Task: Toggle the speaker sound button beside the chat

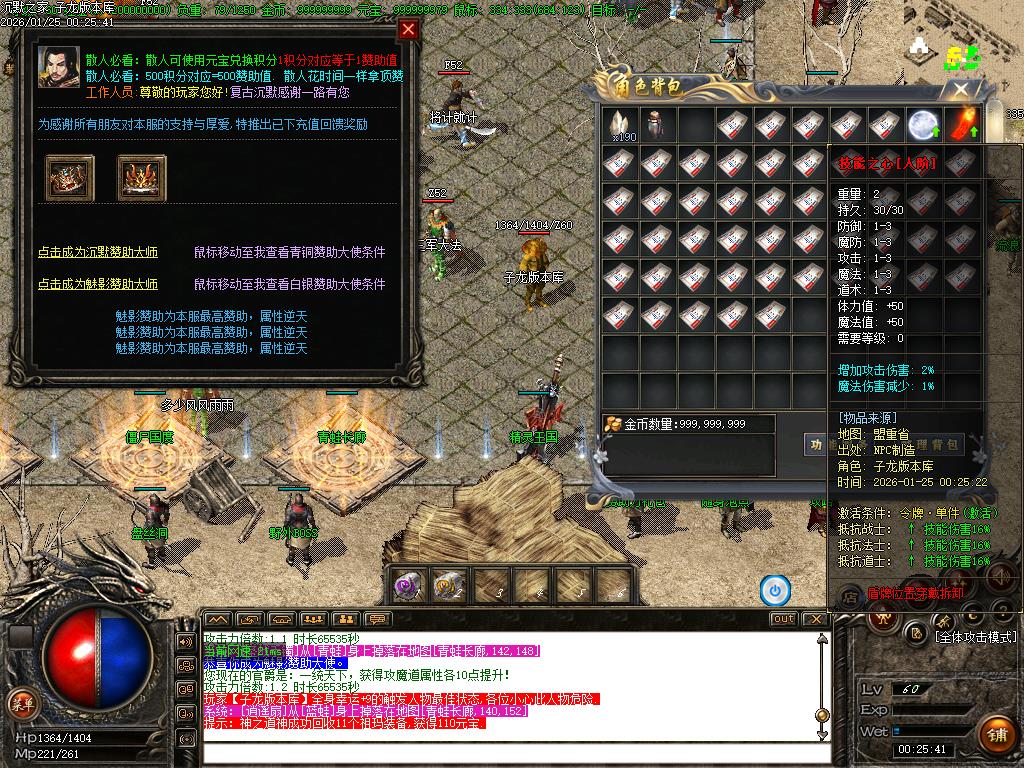Action: (186, 641)
